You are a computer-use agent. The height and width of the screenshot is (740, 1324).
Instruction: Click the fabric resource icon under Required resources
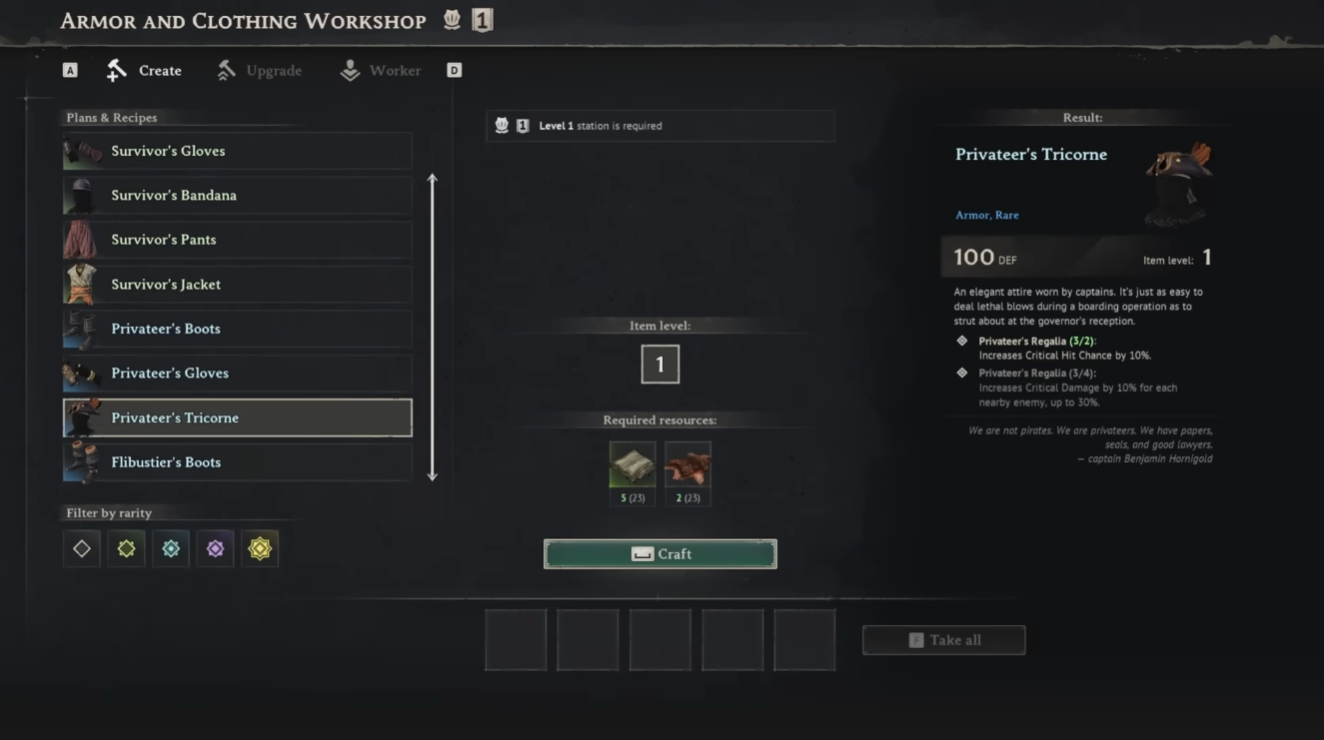[x=631, y=464]
